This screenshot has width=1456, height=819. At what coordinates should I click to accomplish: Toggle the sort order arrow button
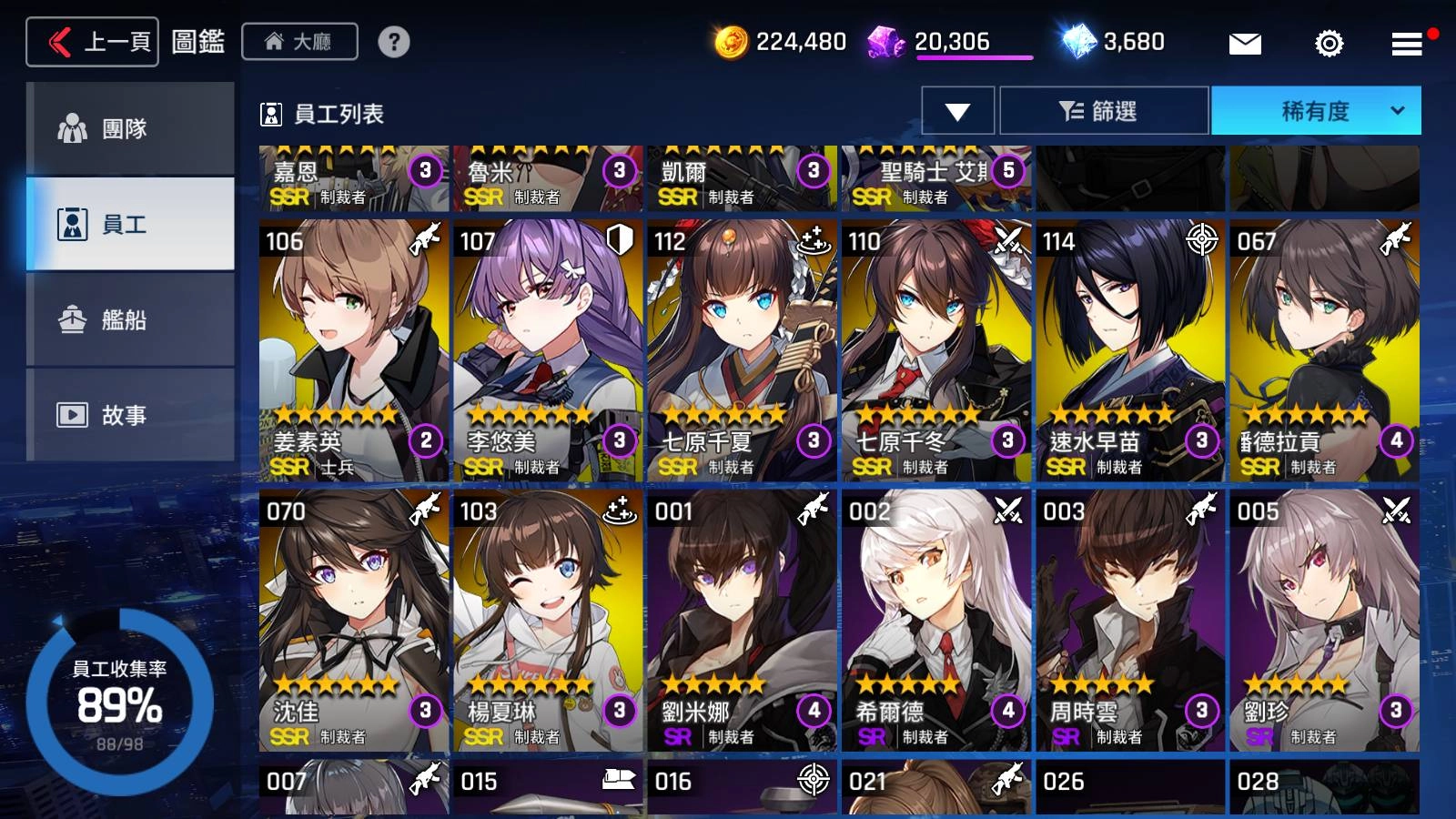tap(957, 111)
